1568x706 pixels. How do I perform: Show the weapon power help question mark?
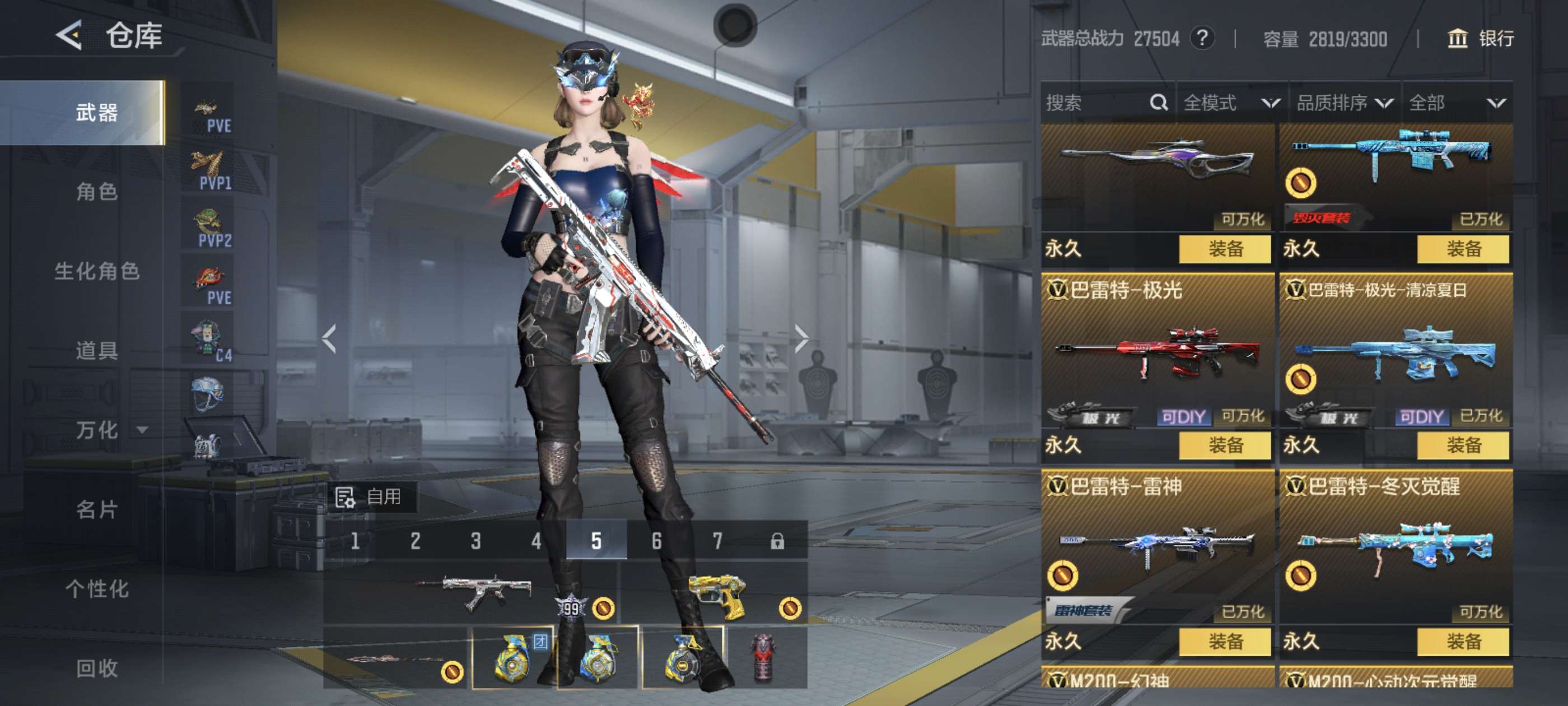[x=1202, y=39]
